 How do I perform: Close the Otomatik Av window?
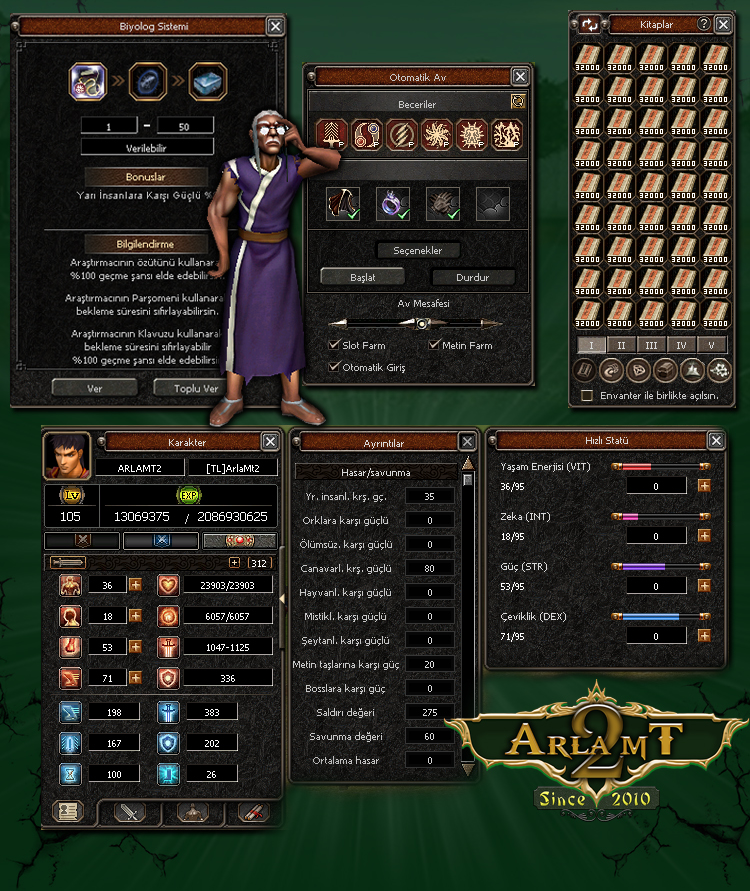(x=520, y=76)
